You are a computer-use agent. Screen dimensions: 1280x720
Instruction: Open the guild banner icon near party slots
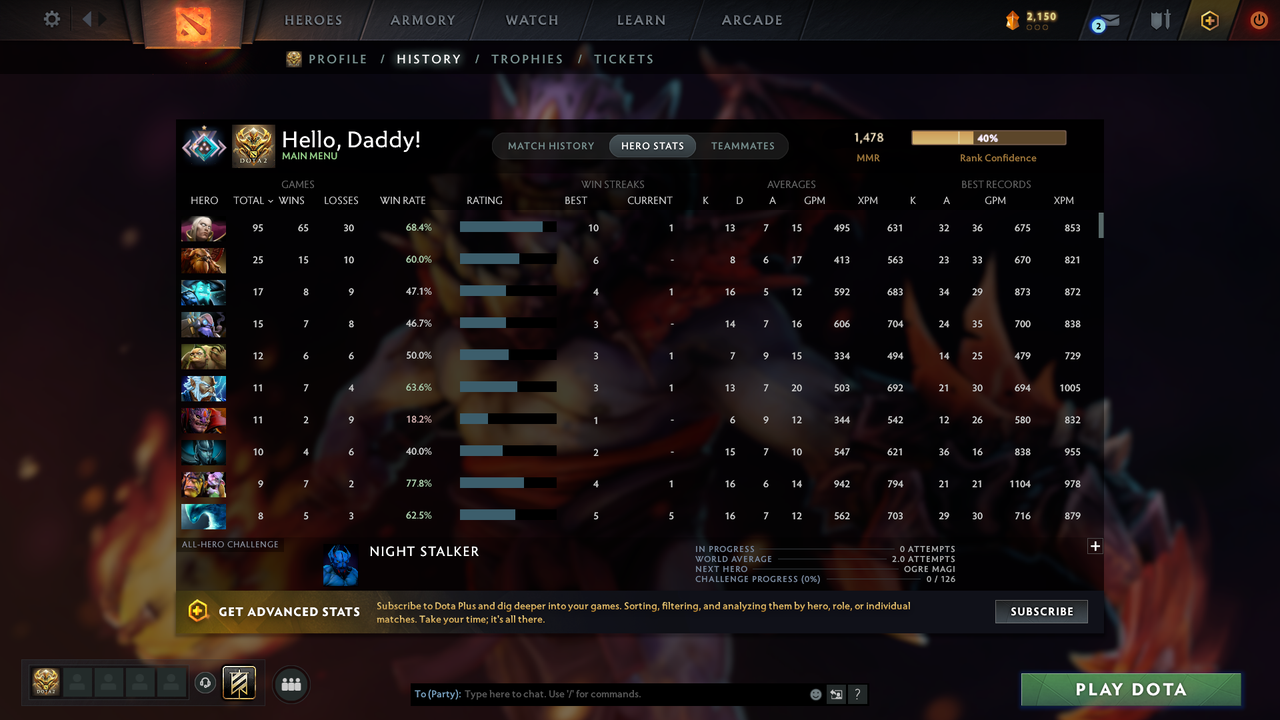pos(238,682)
